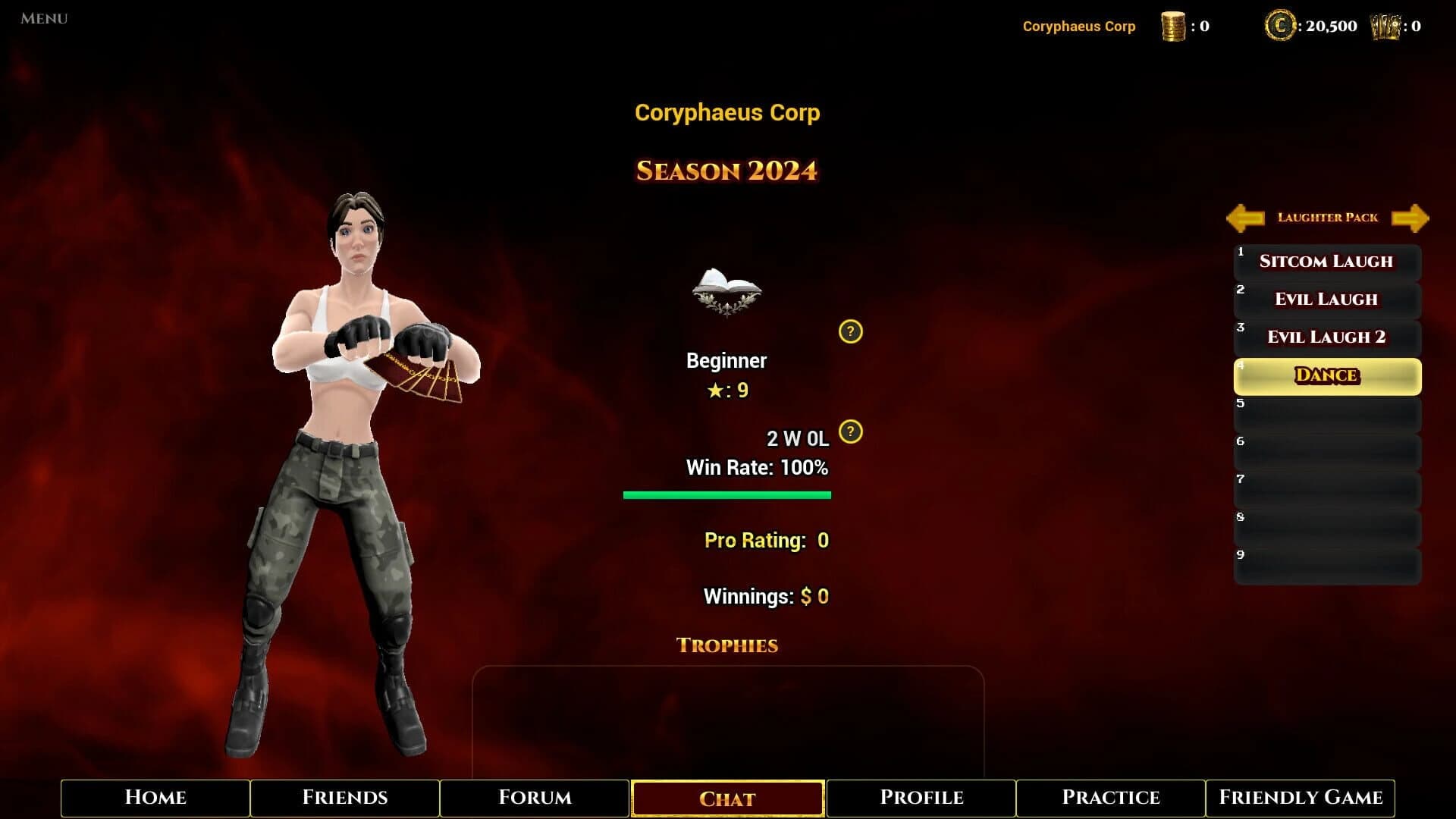
Task: Select the Evil Laugh 2 emote
Action: point(1326,337)
